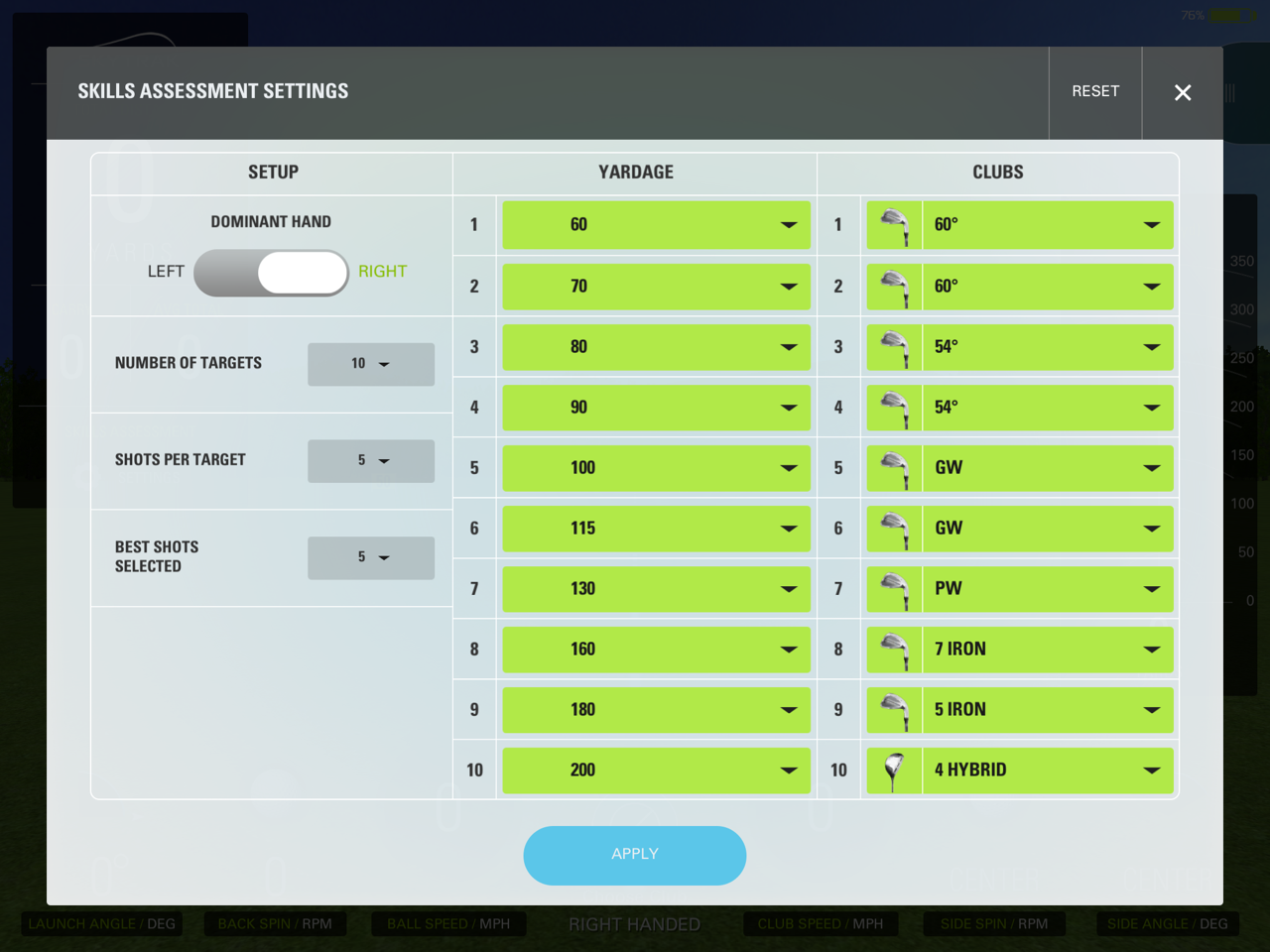Change the 100 yardage dropdown
1270x952 pixels.
coord(656,468)
